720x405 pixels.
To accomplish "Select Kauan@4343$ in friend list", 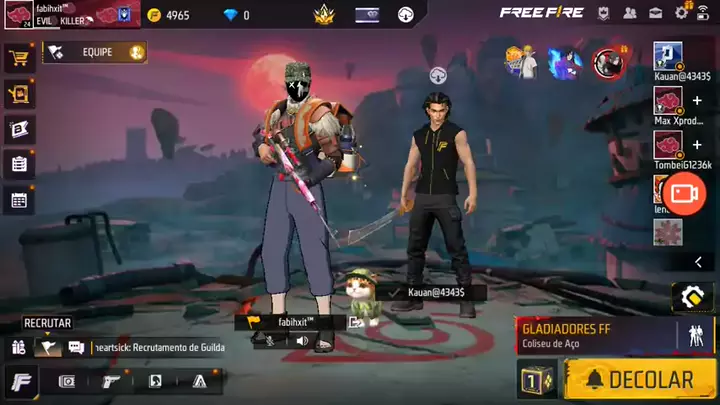I will pos(668,56).
